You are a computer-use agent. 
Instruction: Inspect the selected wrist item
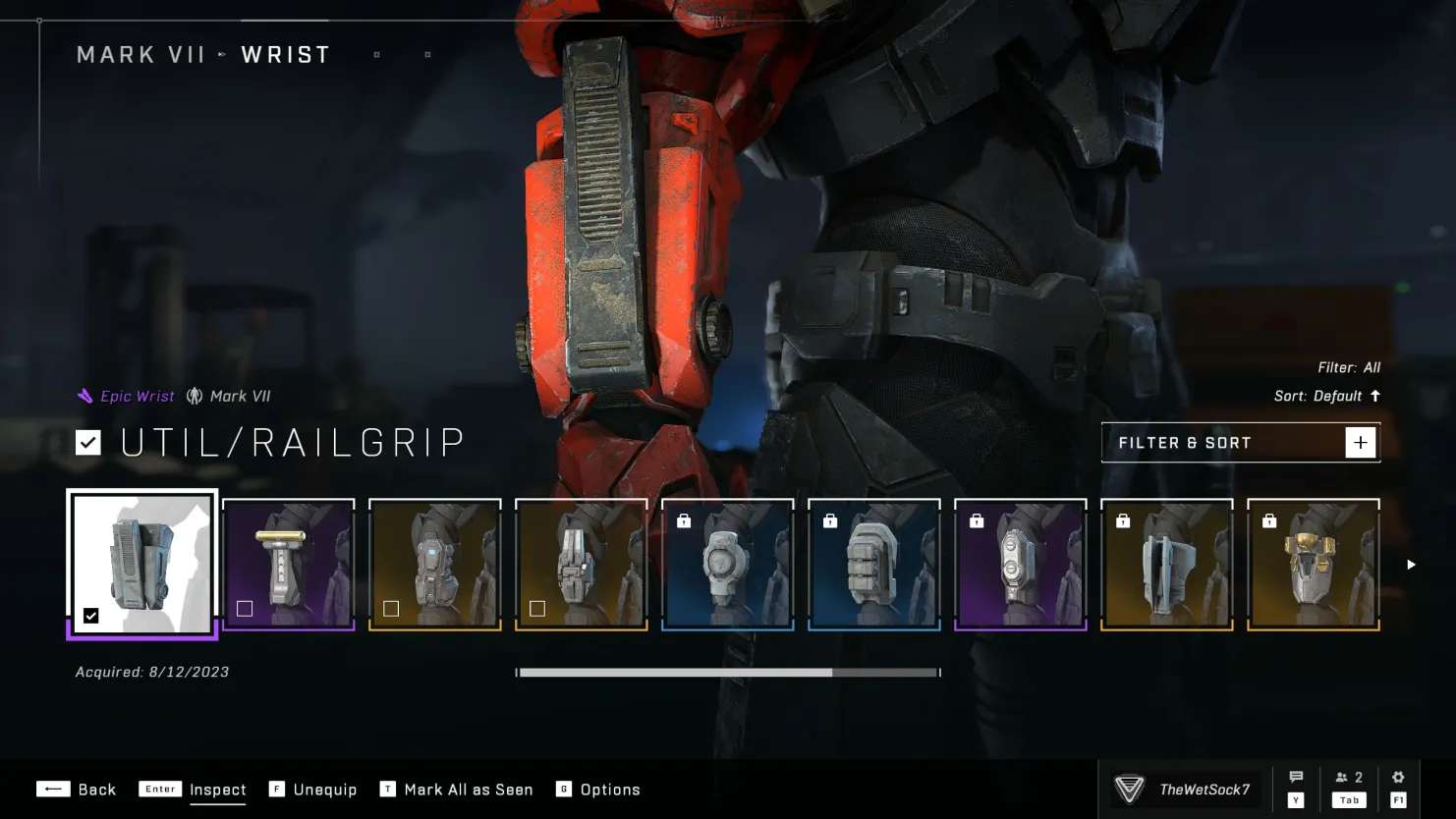(193, 790)
